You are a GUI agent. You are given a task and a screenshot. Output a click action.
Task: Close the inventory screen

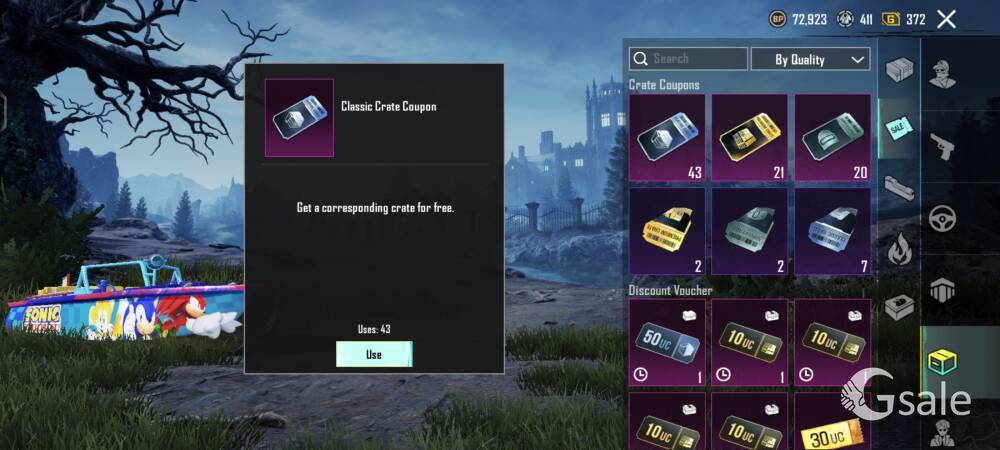point(946,19)
